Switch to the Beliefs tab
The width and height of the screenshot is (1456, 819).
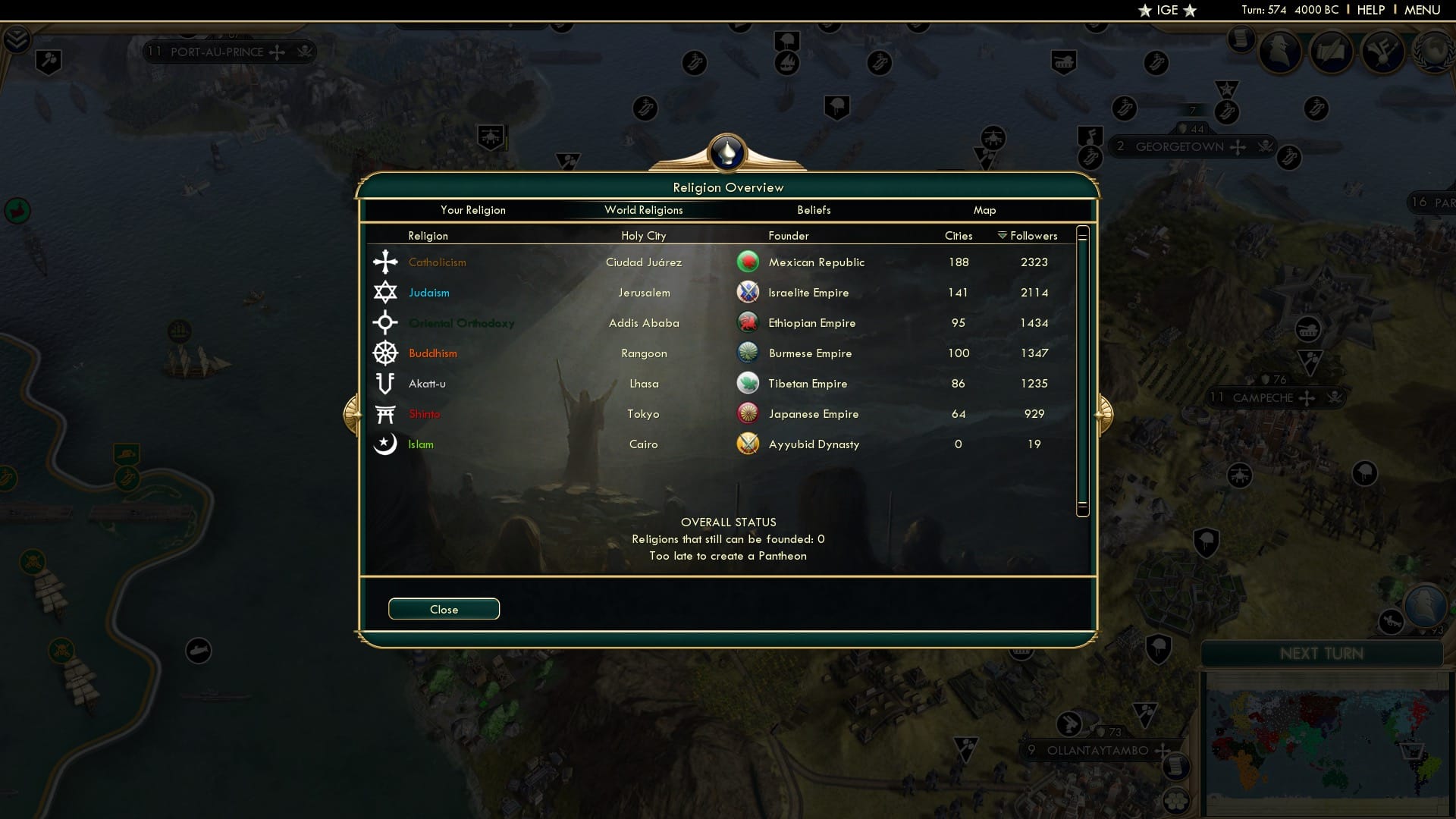coord(814,210)
